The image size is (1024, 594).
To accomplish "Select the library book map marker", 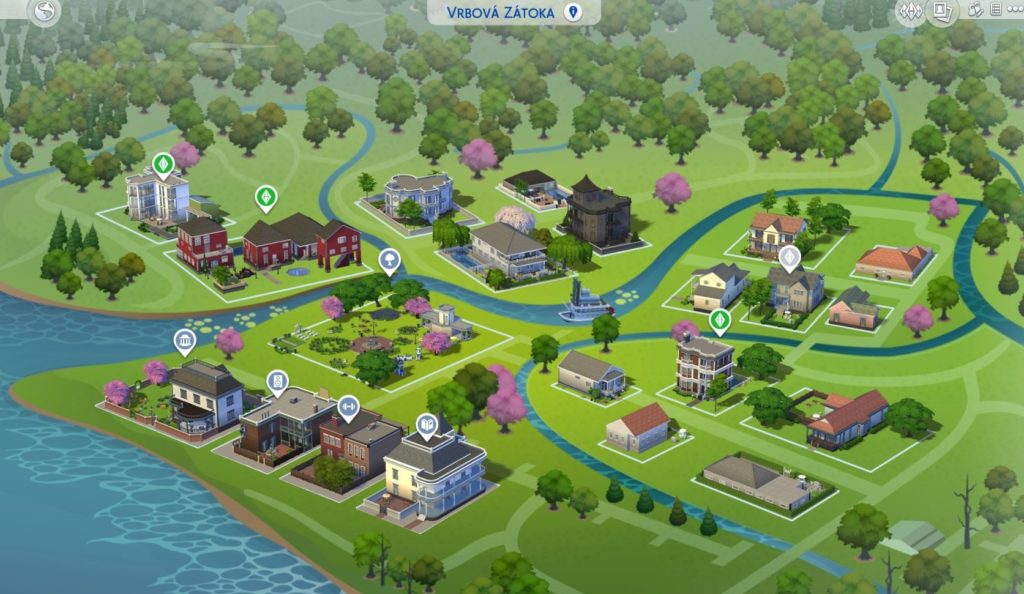I will [x=427, y=426].
